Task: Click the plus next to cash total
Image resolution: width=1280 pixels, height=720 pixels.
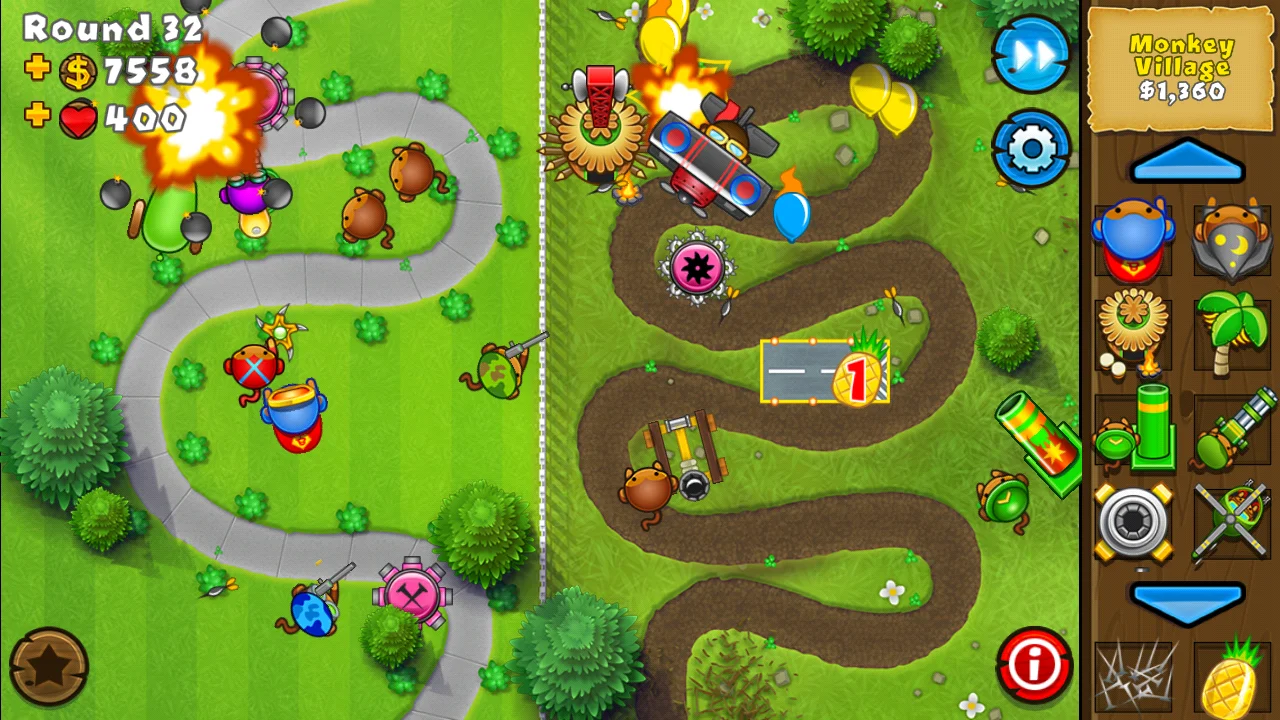Action: pyautogui.click(x=38, y=72)
